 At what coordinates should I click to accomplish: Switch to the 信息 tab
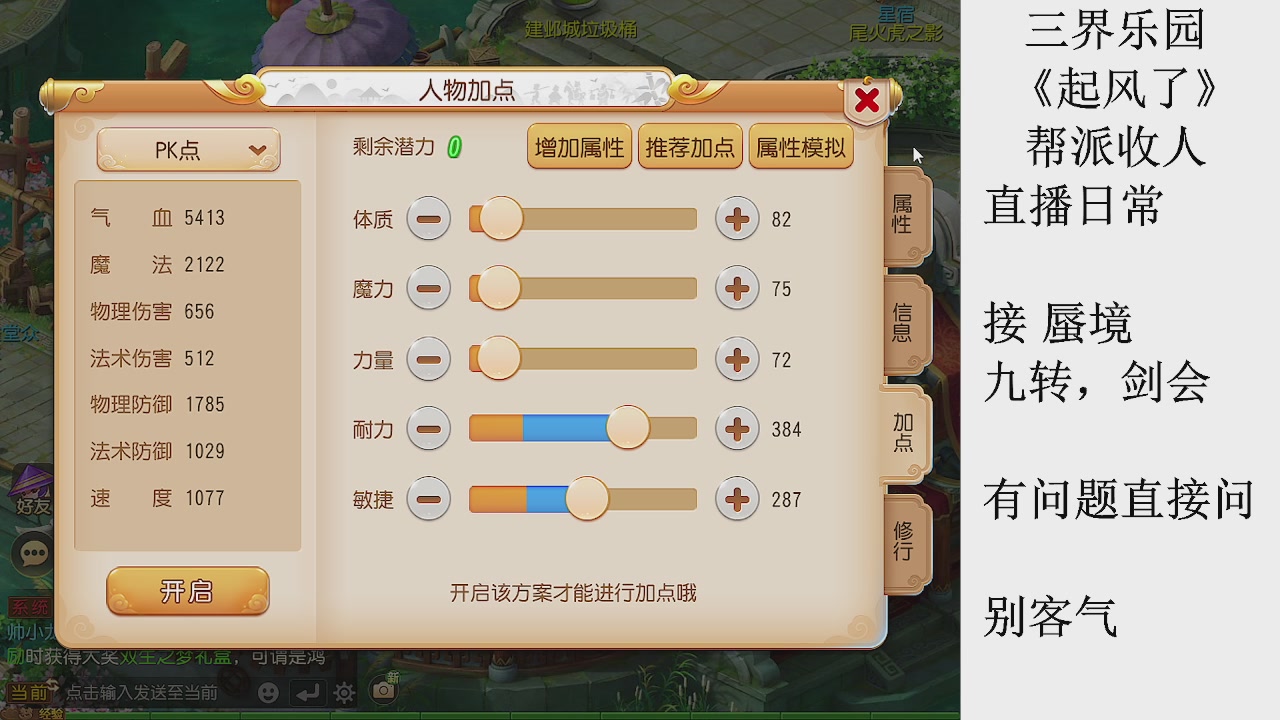(x=903, y=324)
